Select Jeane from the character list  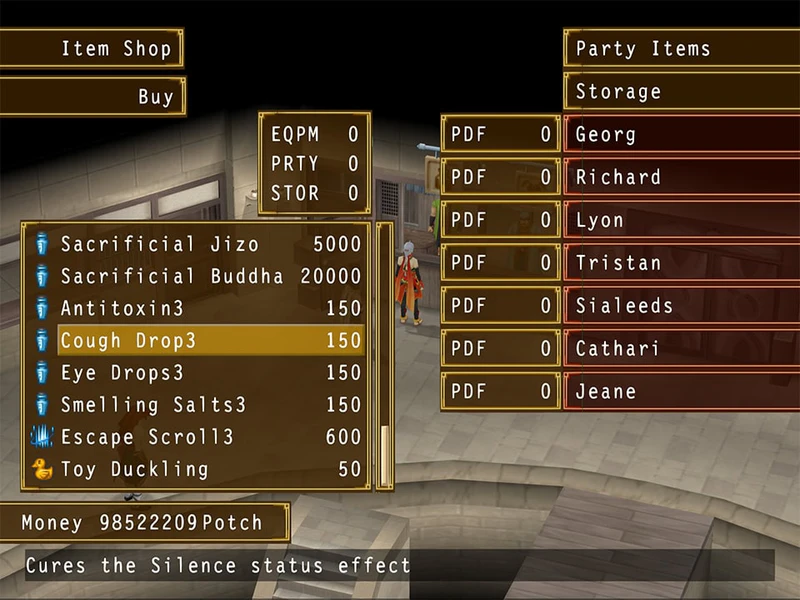point(680,392)
